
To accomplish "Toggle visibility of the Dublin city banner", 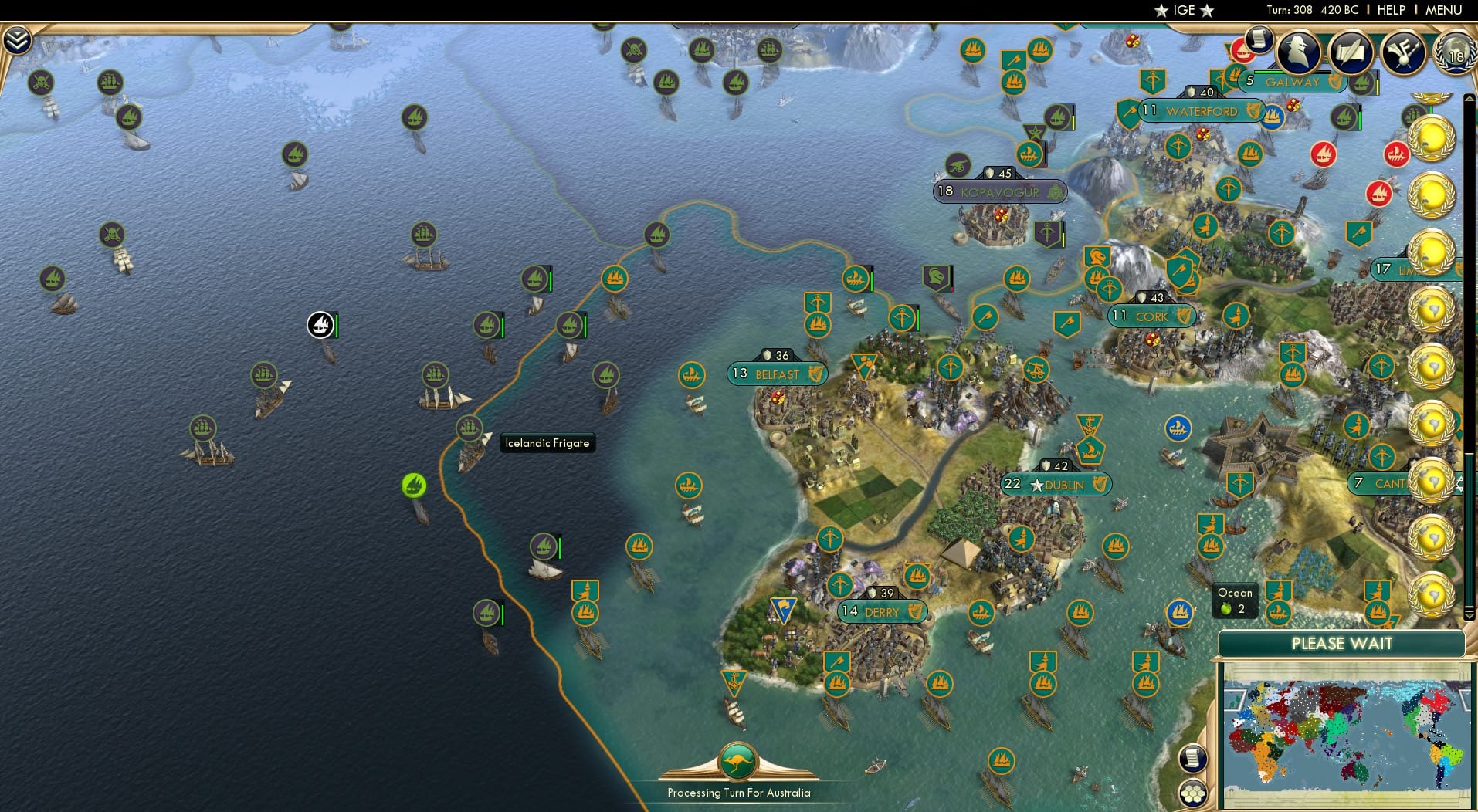I will click(x=1056, y=485).
